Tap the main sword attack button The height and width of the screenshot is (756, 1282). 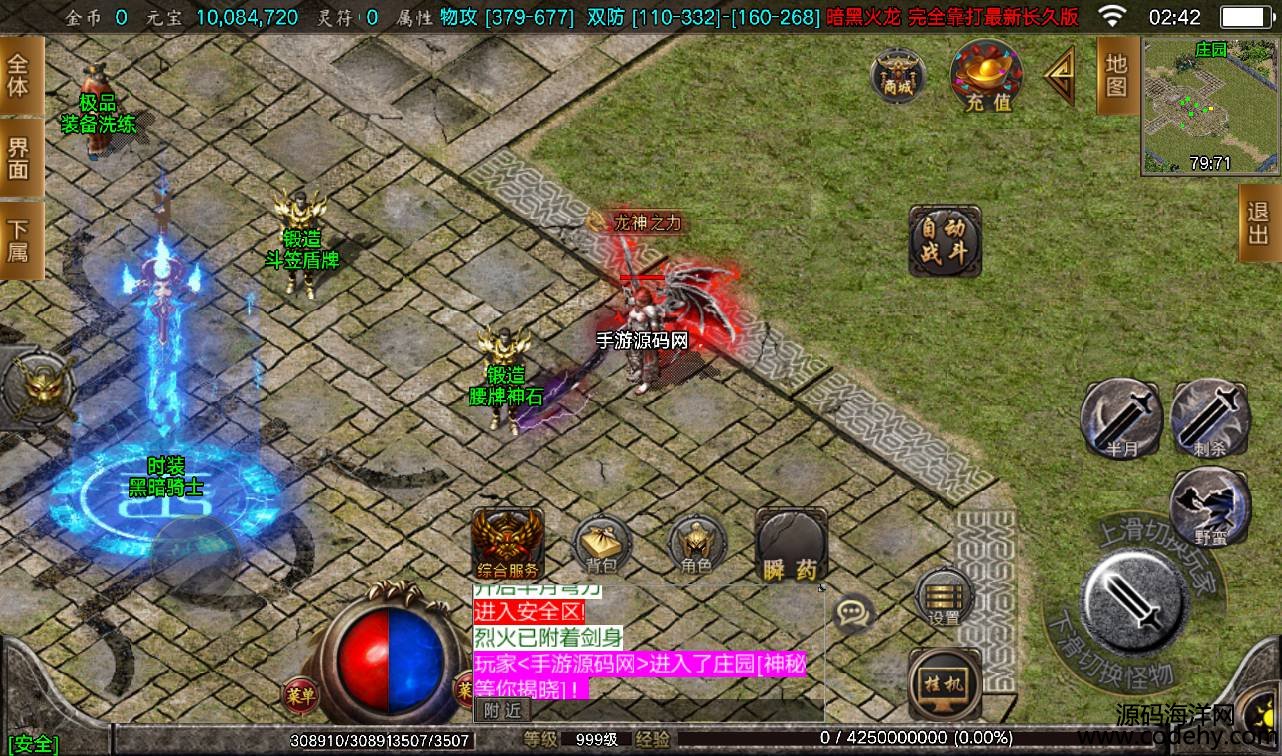tap(1134, 601)
